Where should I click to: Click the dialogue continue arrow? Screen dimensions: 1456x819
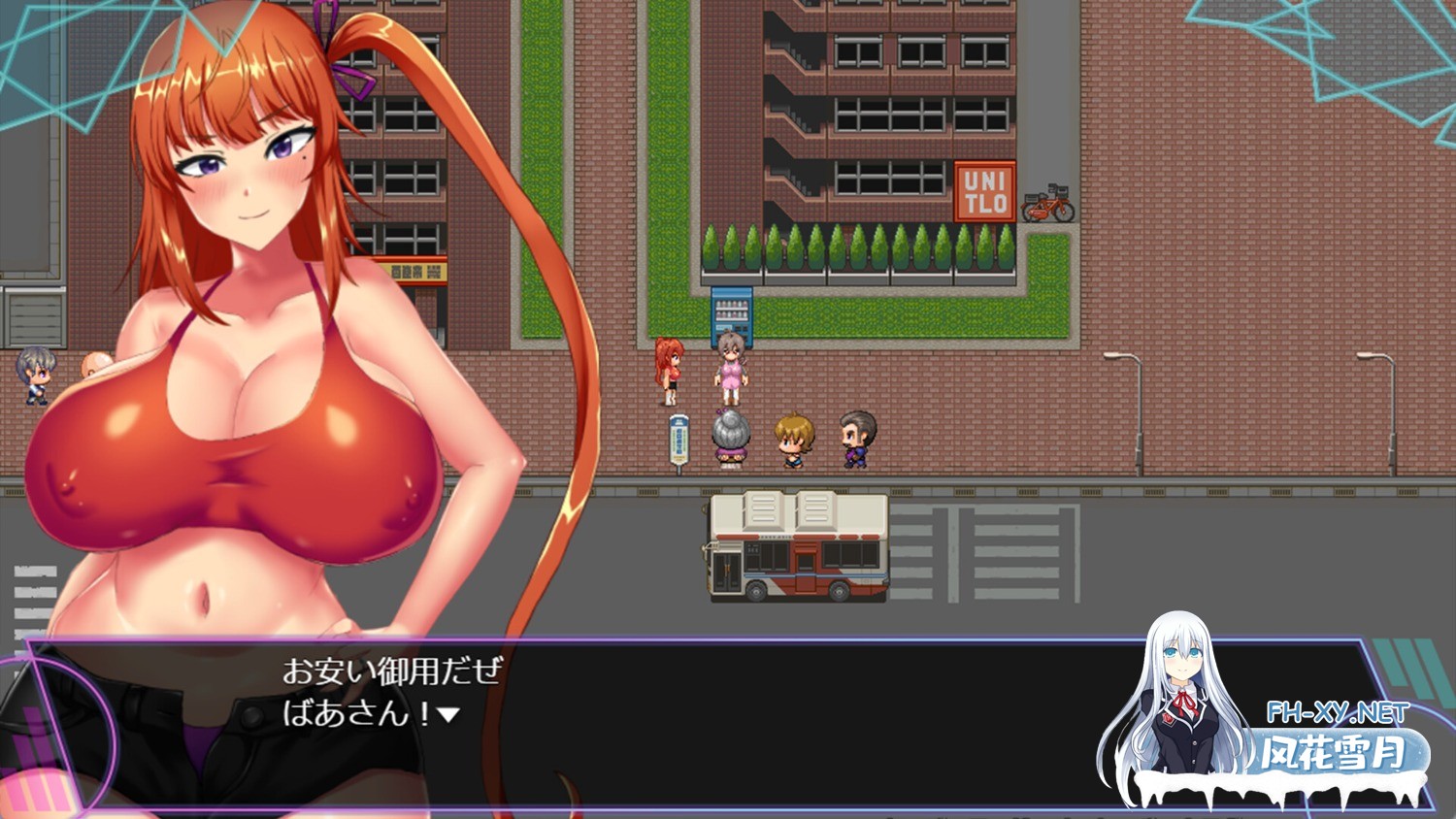tap(447, 715)
